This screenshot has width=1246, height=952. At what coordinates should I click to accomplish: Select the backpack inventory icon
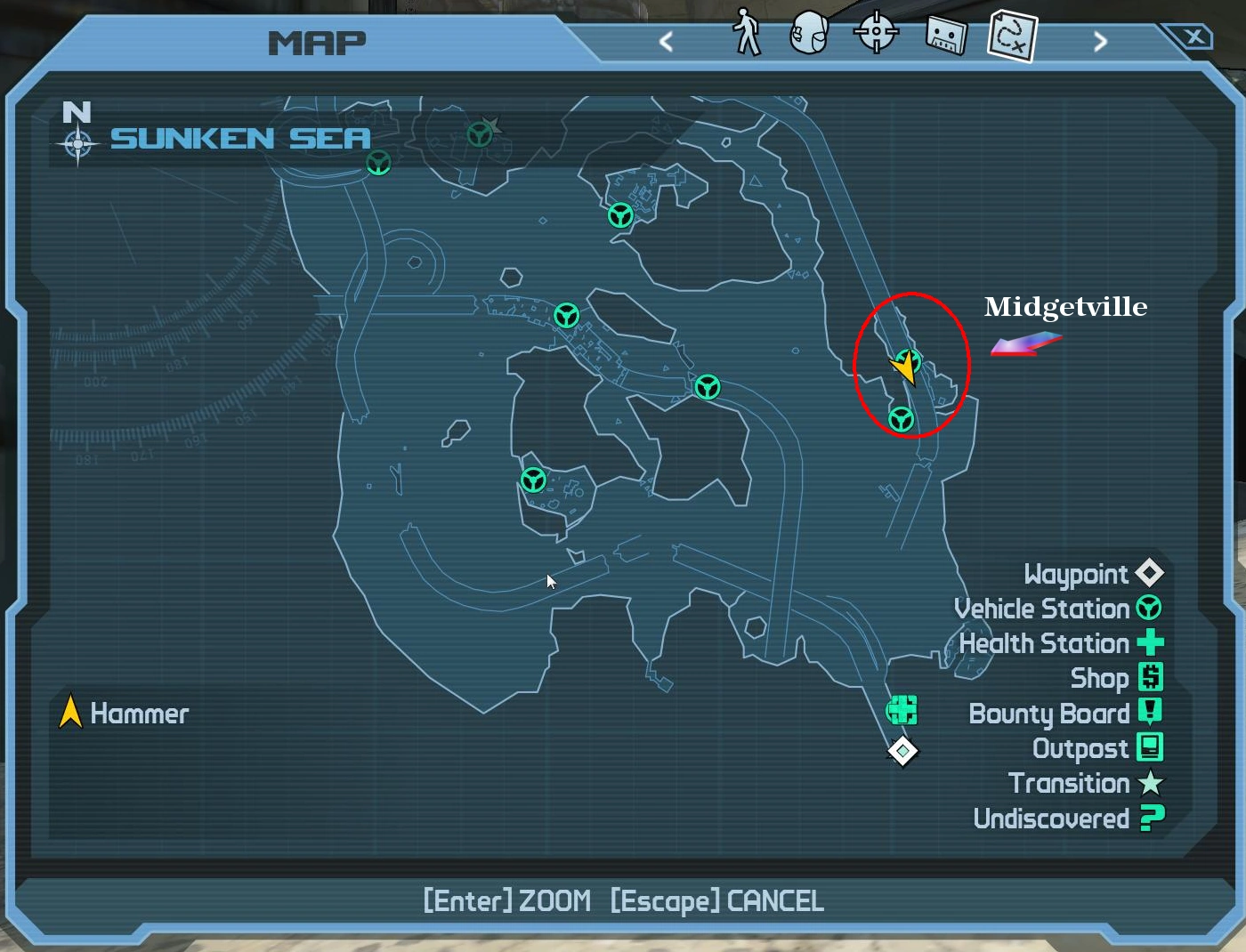coord(810,34)
